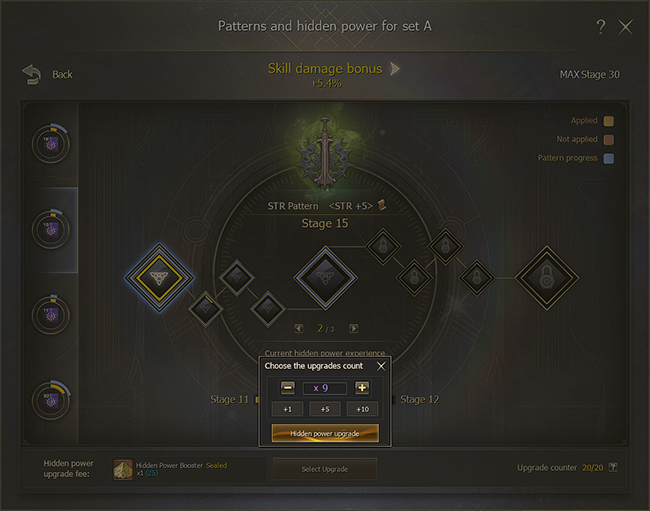This screenshot has height=511, width=650.
Task: Open the help question mark
Action: coord(600,27)
